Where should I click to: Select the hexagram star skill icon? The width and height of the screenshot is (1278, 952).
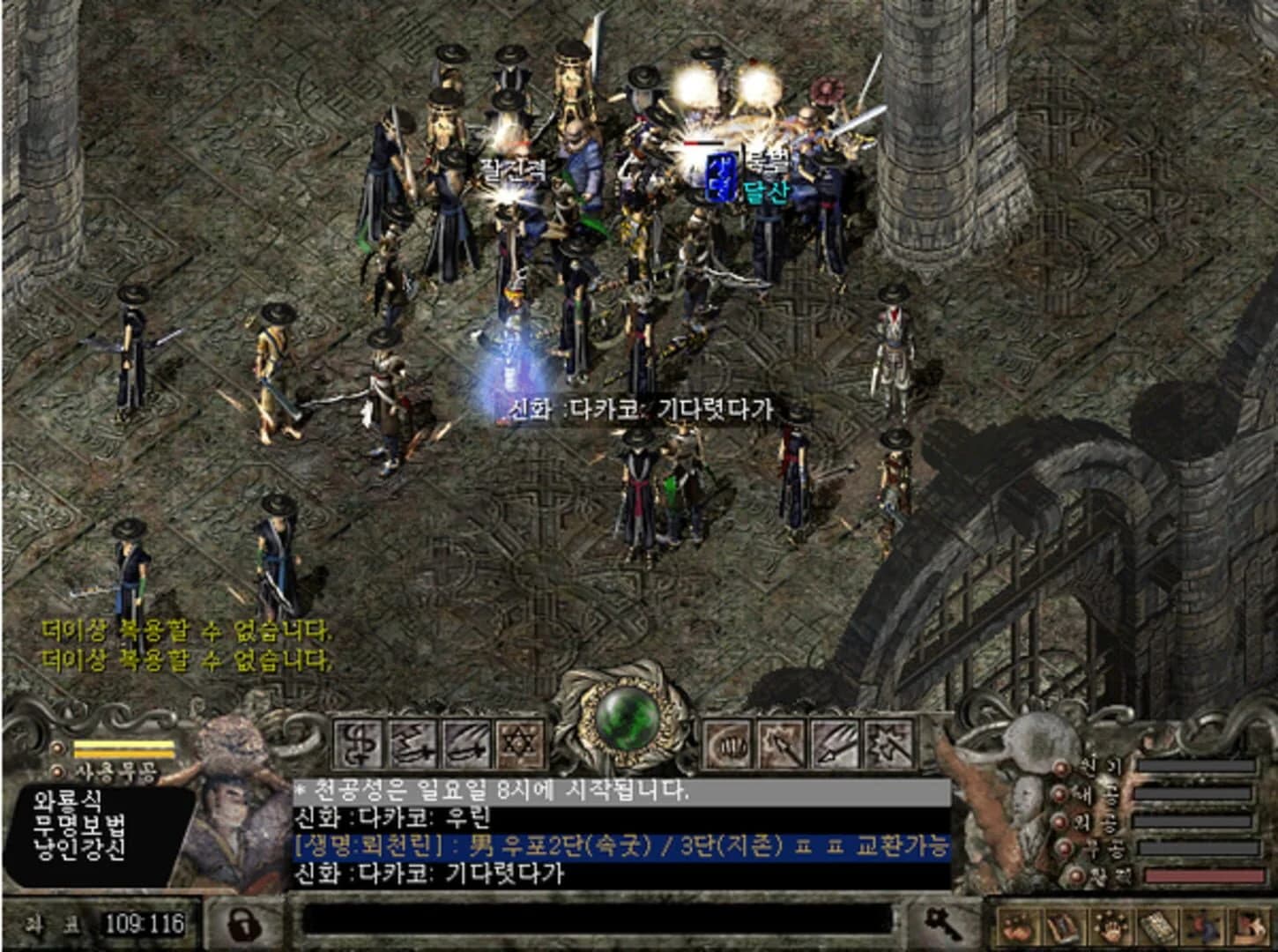coord(522,747)
